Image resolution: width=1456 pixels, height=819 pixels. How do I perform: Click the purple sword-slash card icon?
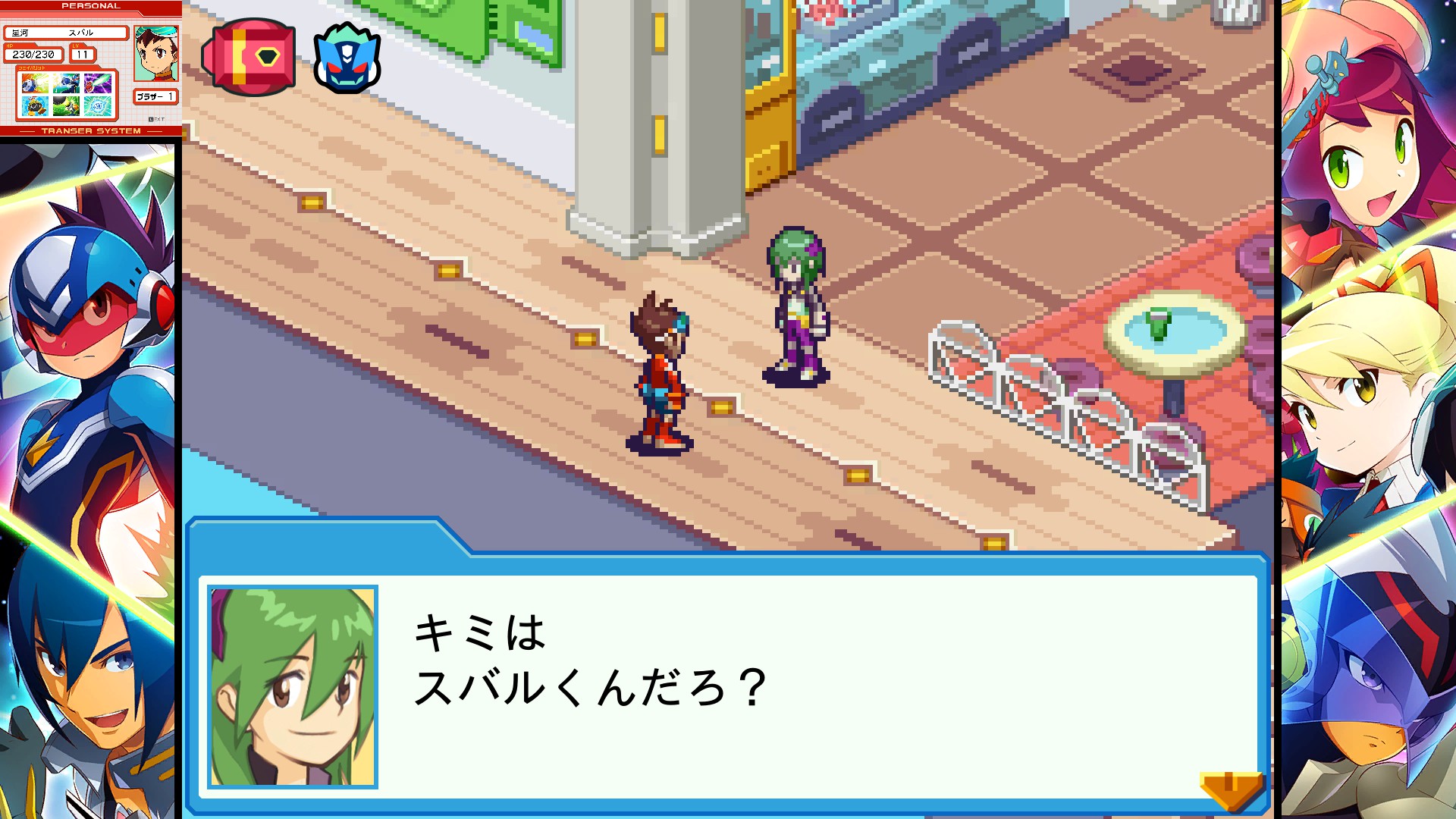pyautogui.click(x=98, y=83)
